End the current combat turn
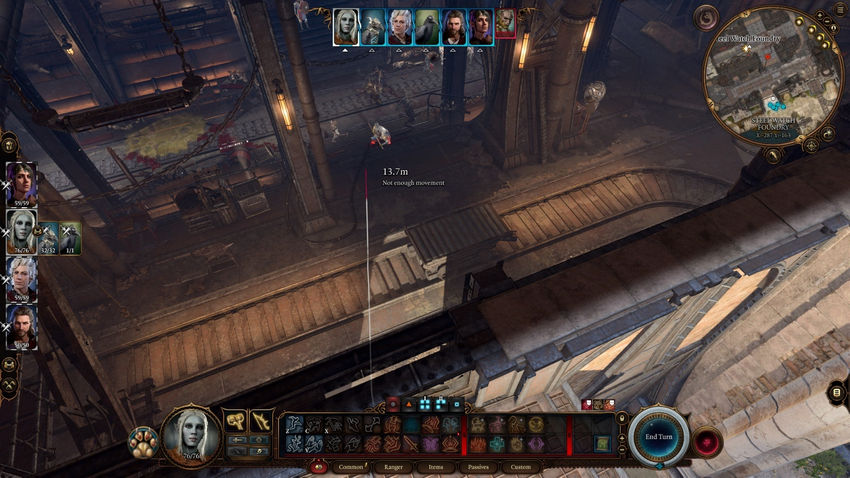850x478 pixels. [x=658, y=437]
